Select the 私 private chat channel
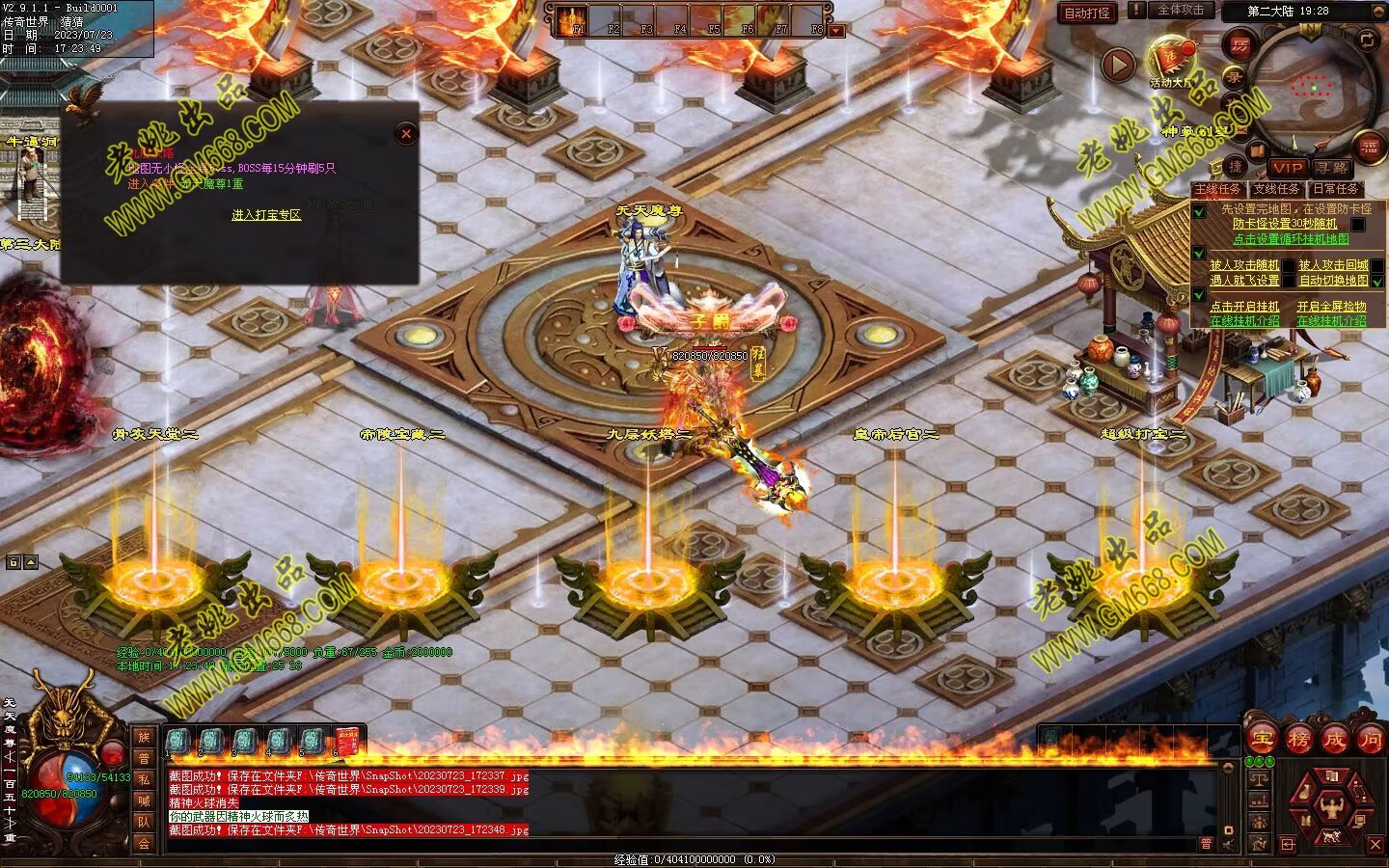This screenshot has width=1389, height=868. coord(144,779)
